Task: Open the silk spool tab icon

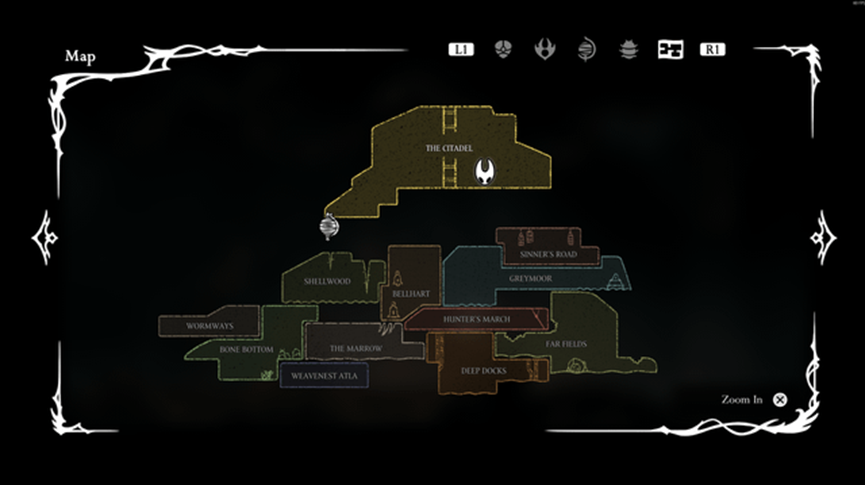Action: [586, 49]
